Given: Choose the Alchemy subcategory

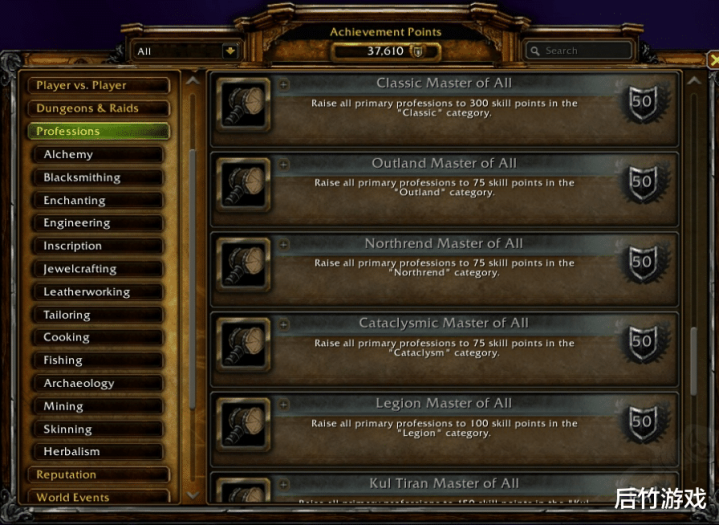Looking at the screenshot, I should pos(100,154).
